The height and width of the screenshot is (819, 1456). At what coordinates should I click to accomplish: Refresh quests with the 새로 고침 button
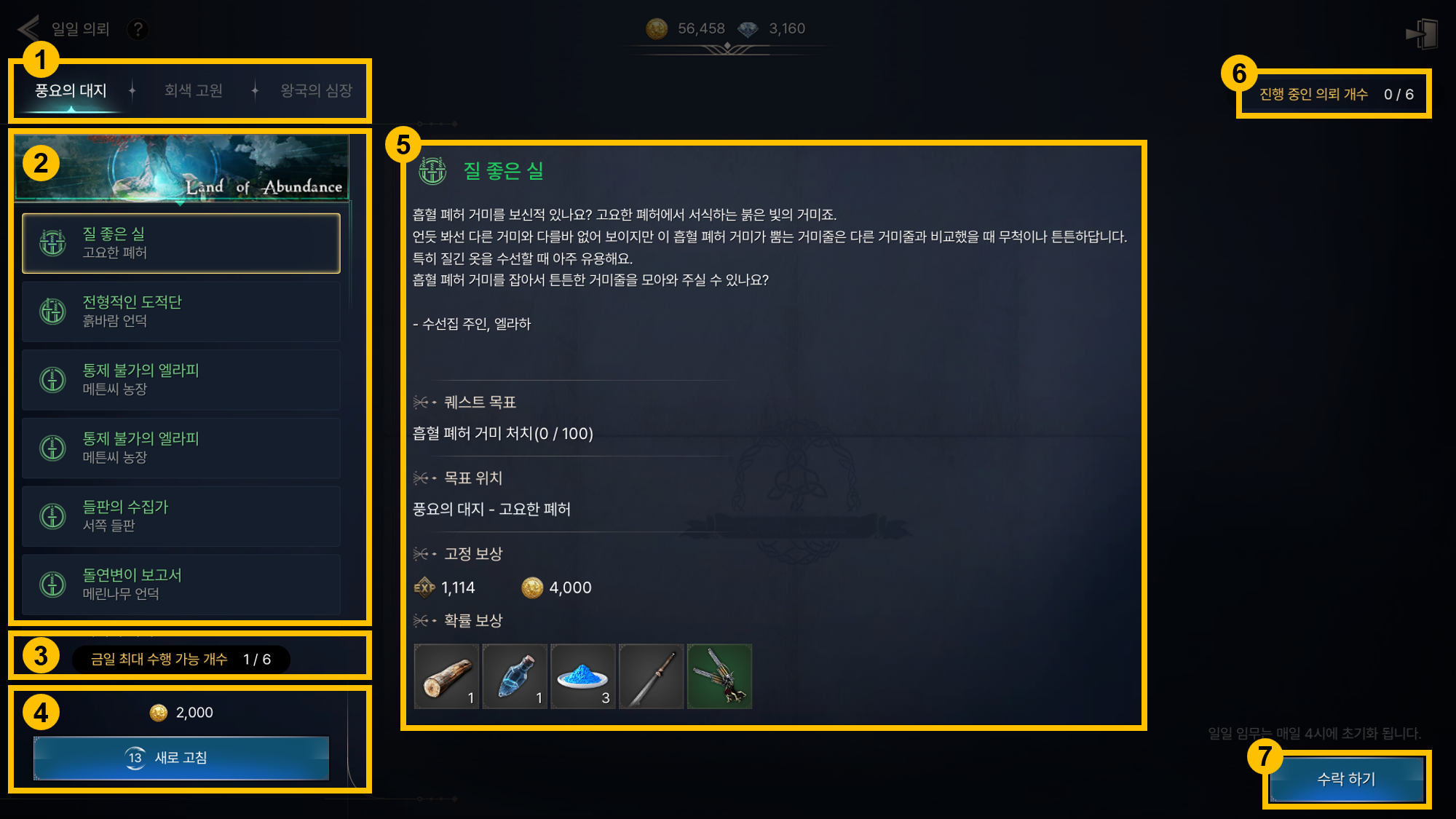181,758
